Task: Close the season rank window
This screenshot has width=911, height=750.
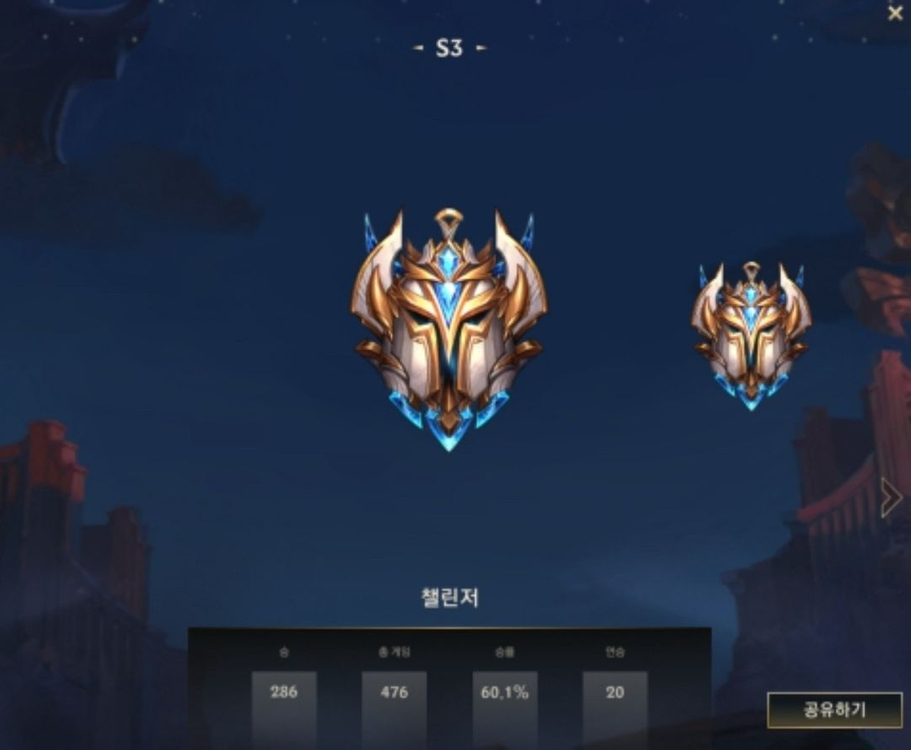Action: [x=894, y=13]
